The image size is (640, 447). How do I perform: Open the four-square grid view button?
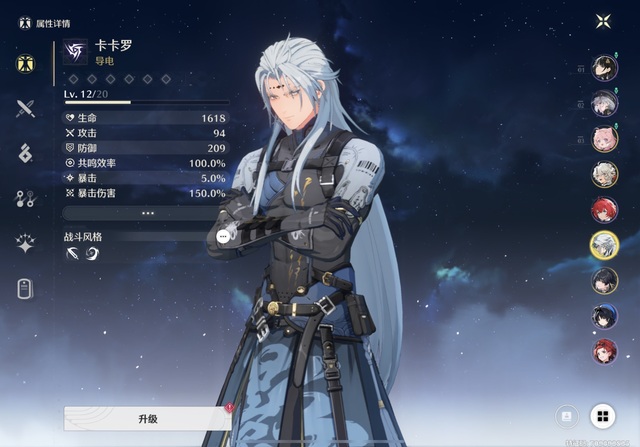602,415
